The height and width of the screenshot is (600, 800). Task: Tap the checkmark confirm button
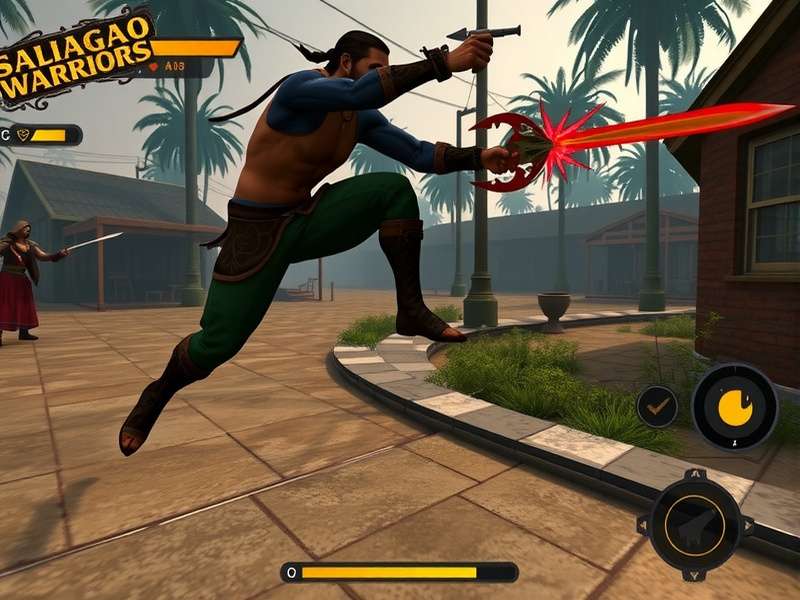click(657, 407)
